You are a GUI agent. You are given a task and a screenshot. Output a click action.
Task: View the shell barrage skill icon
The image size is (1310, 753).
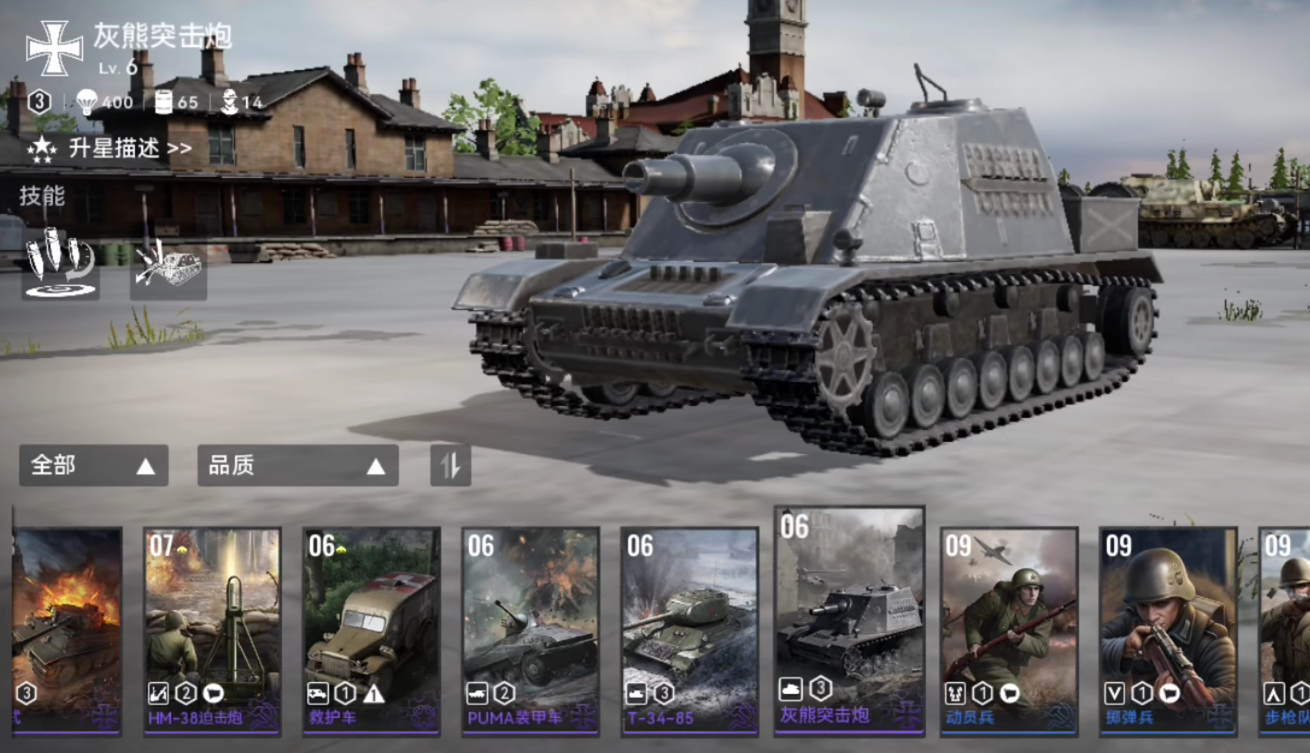pyautogui.click(x=60, y=265)
